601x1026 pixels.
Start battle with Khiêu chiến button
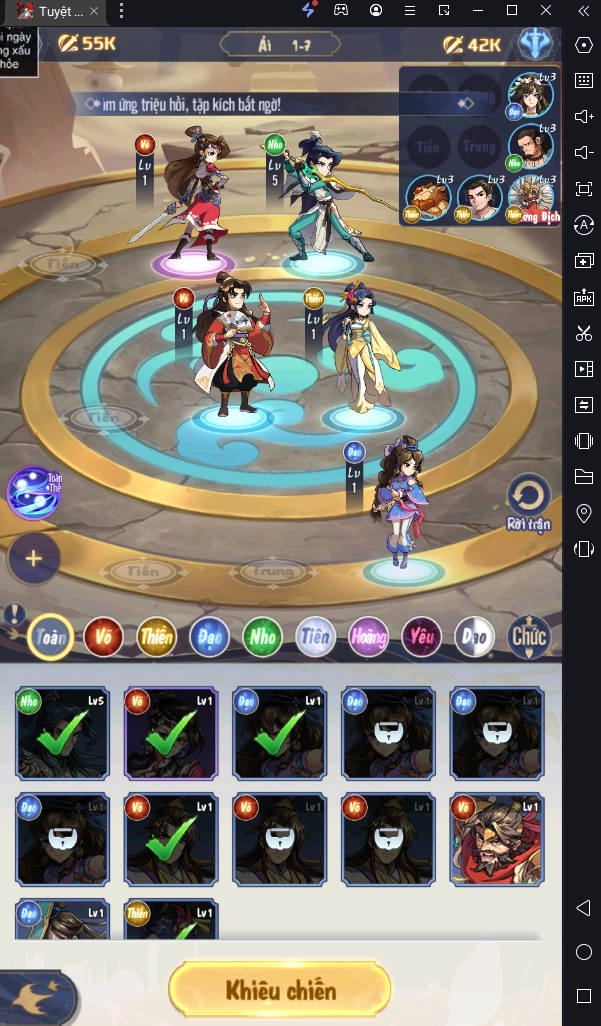[x=279, y=991]
